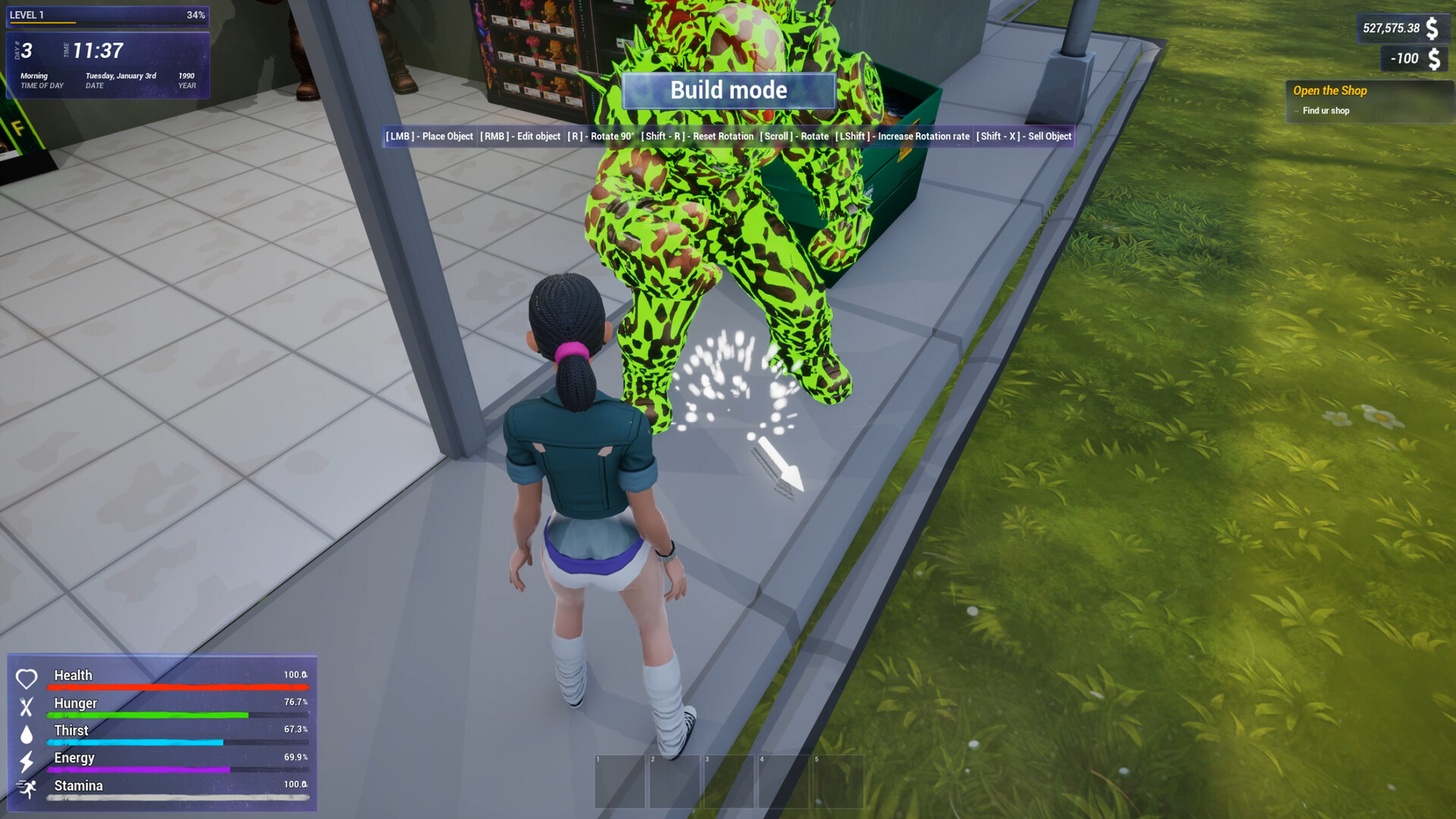
Task: Click the Energy lightning bolt icon
Action: [x=28, y=758]
